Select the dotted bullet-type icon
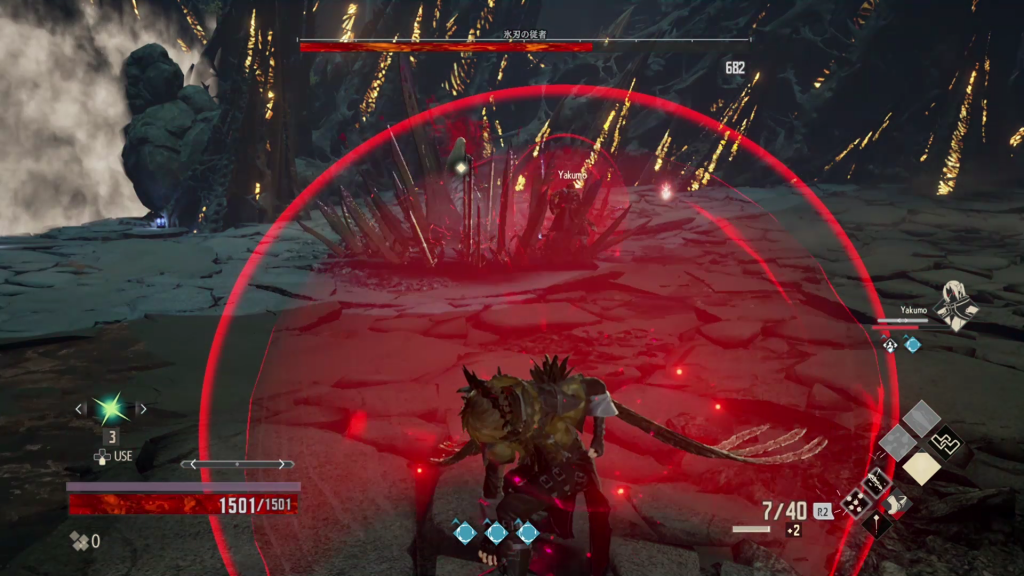The width and height of the screenshot is (1024, 576). pyautogui.click(x=854, y=503)
